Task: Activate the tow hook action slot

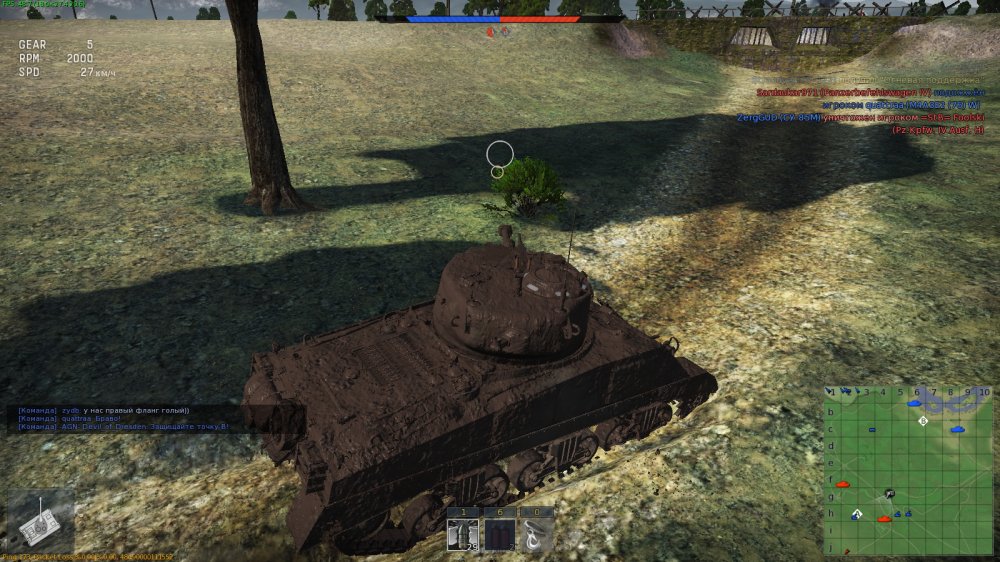Action: click(537, 534)
